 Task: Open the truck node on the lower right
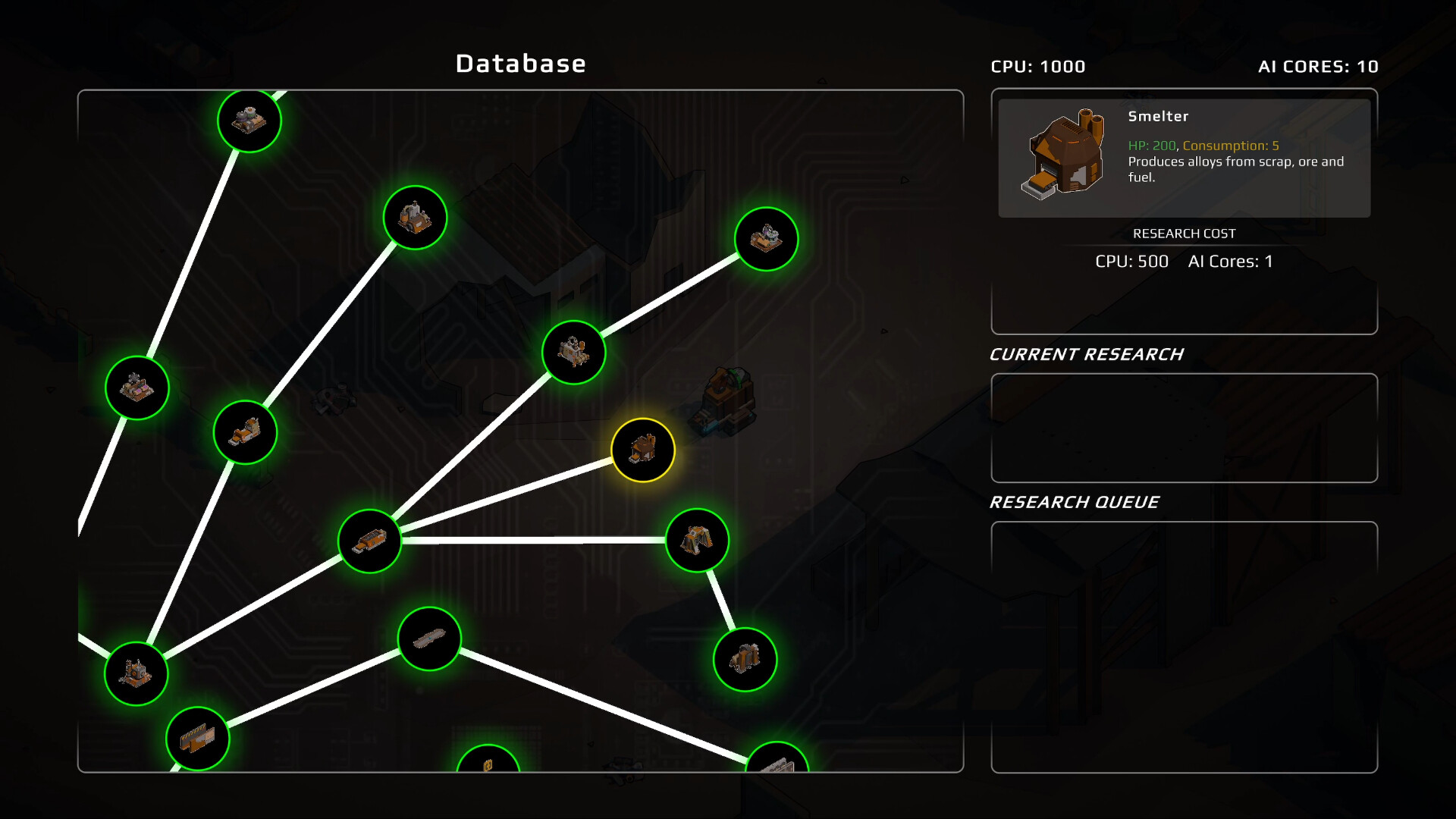pos(745,659)
